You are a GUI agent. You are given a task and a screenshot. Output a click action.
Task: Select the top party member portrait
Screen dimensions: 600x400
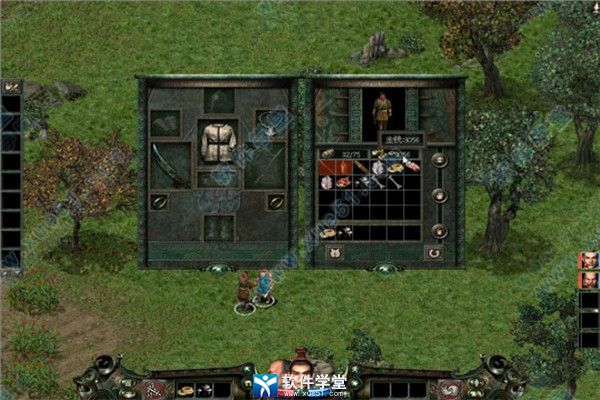tap(588, 261)
